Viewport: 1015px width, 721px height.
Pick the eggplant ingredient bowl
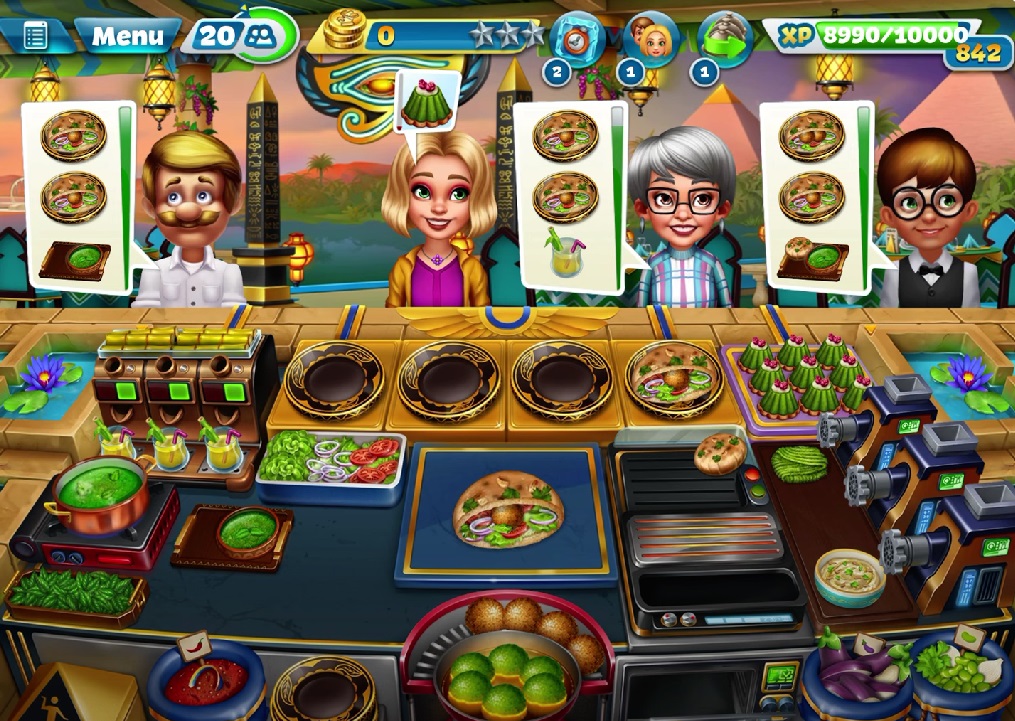(x=857, y=674)
